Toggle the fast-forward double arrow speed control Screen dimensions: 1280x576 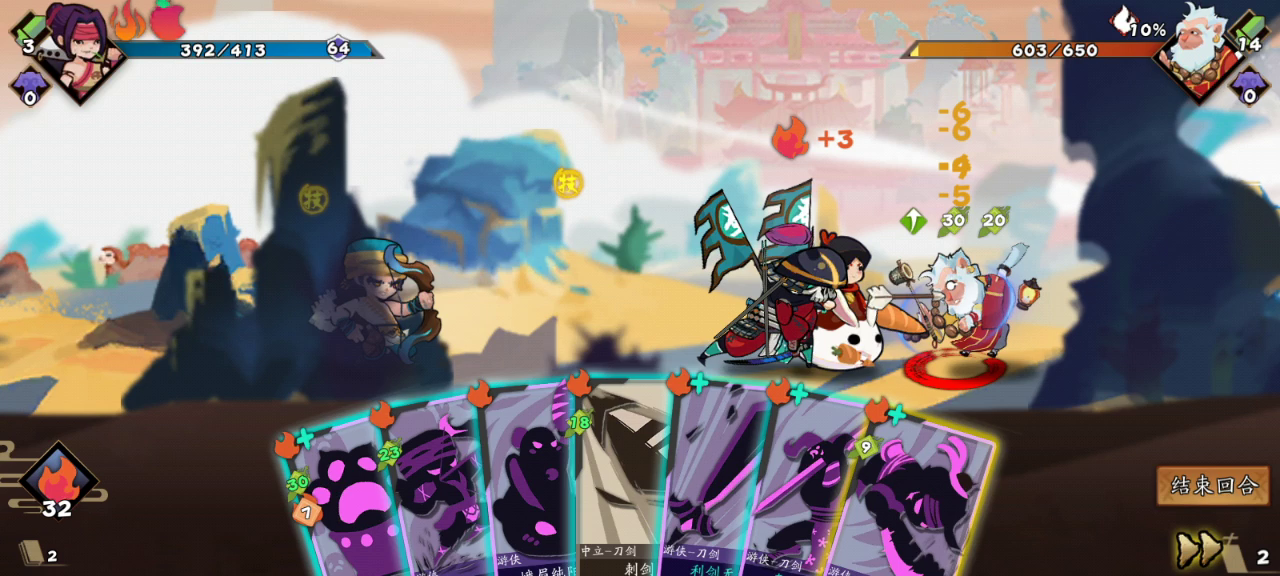point(1200,549)
